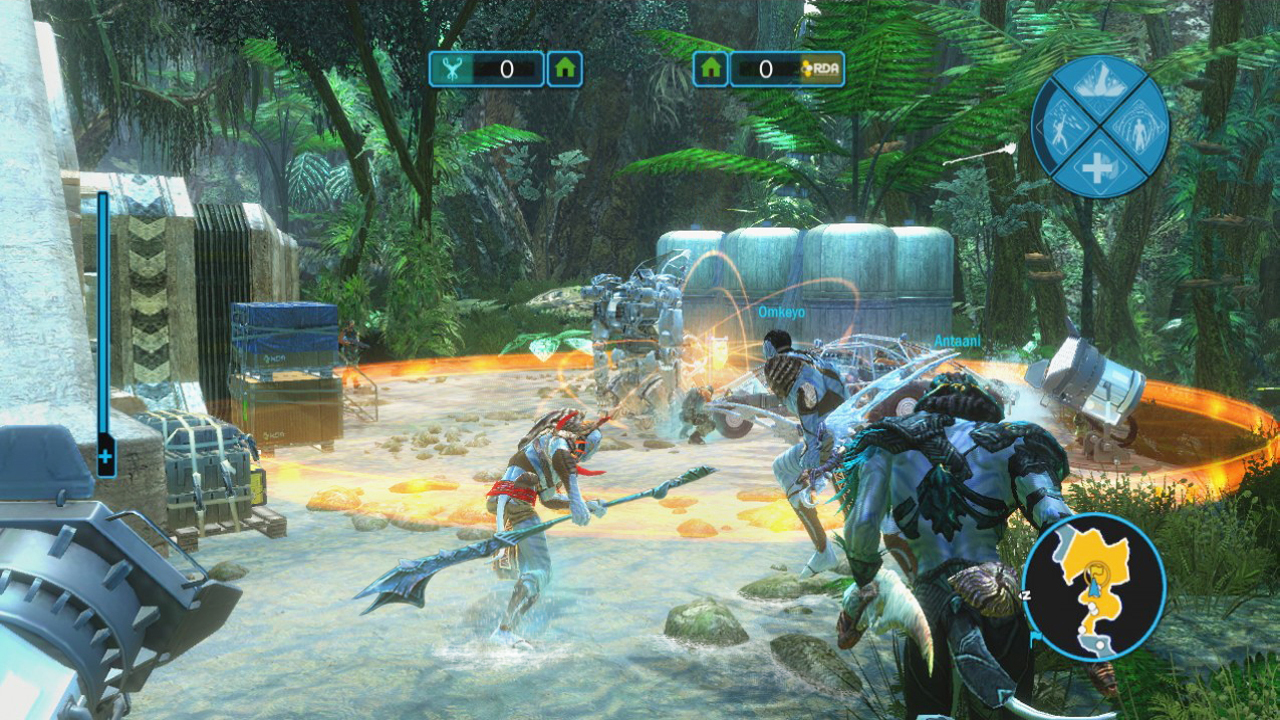Activate the warrior summon skill on the wheel
Screen dimensions: 1280x720
click(1060, 128)
